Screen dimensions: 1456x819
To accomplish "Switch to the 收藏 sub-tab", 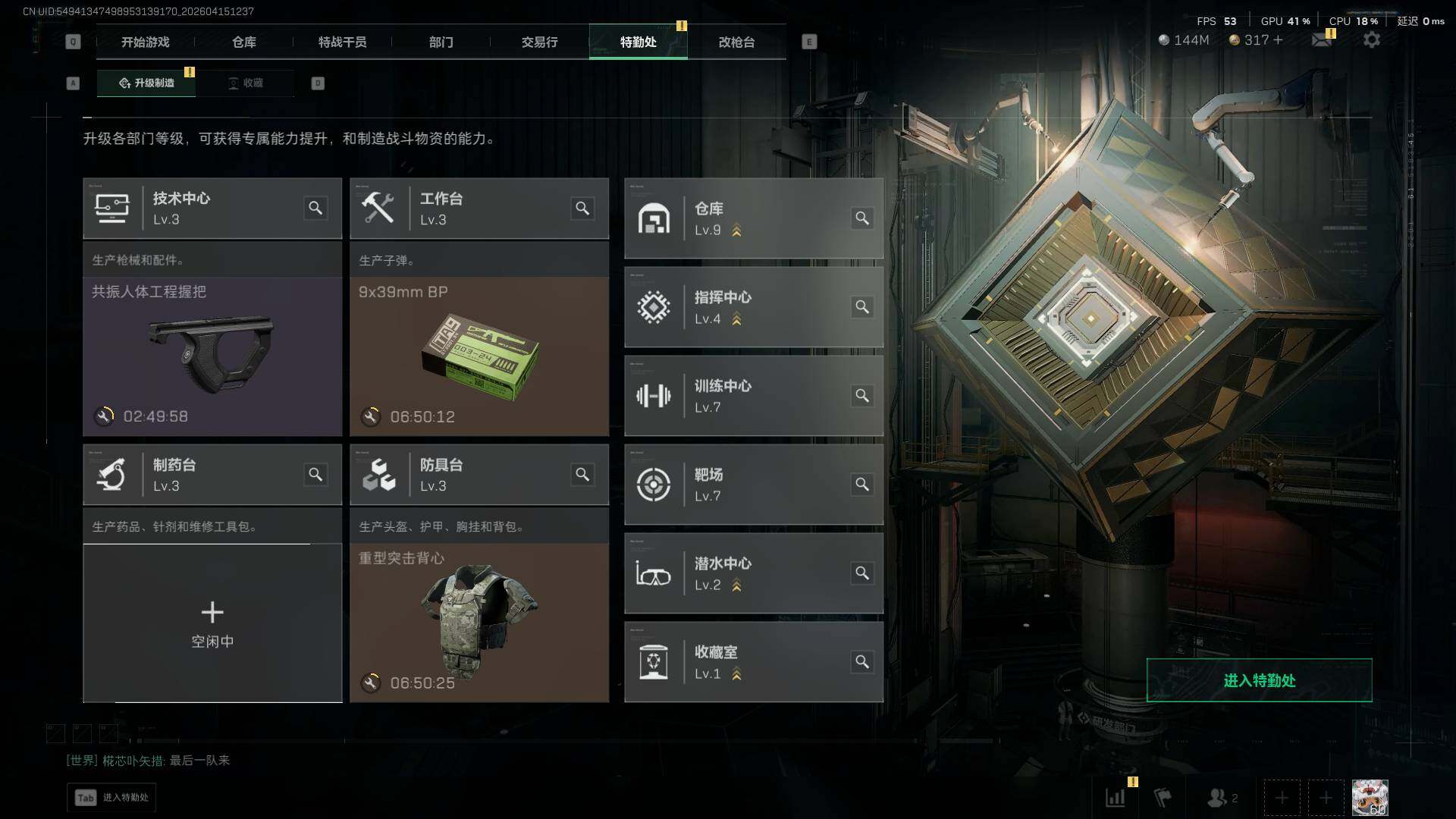I will 246,83.
